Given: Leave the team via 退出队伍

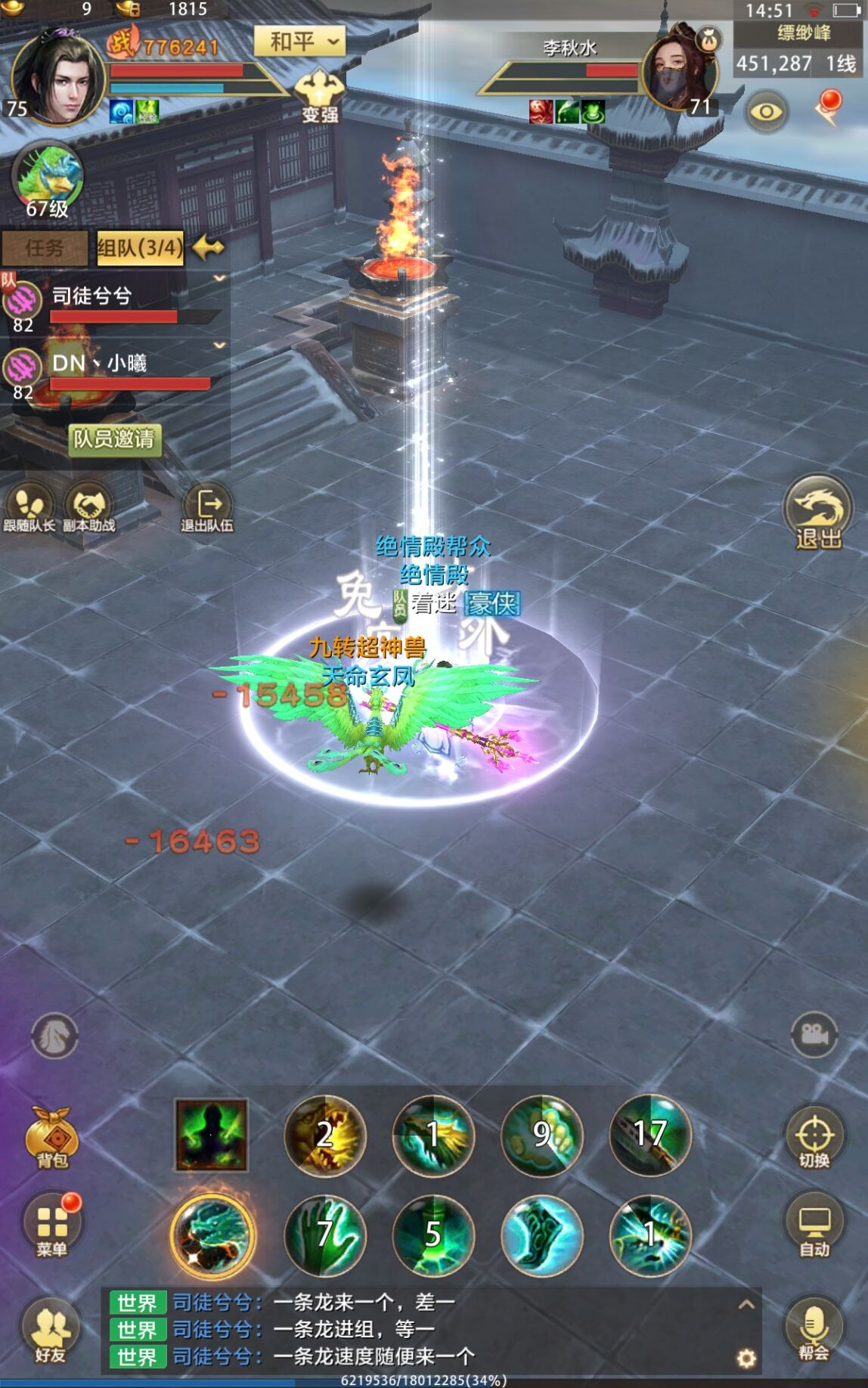Looking at the screenshot, I should click(206, 507).
